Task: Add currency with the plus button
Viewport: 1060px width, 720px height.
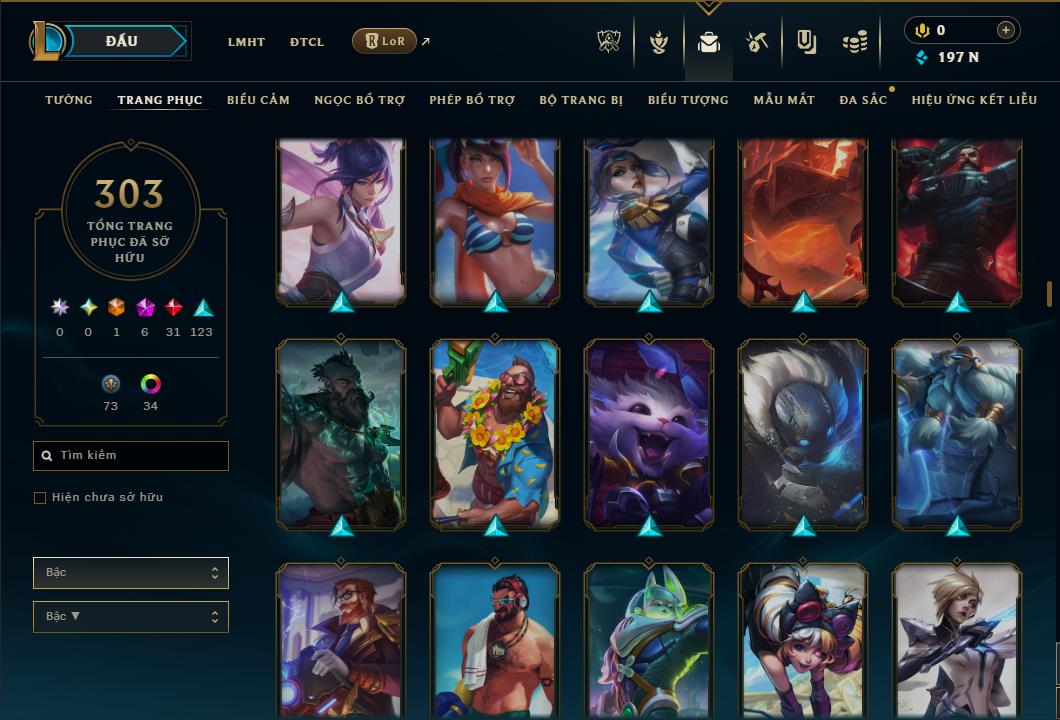Action: click(x=1005, y=30)
